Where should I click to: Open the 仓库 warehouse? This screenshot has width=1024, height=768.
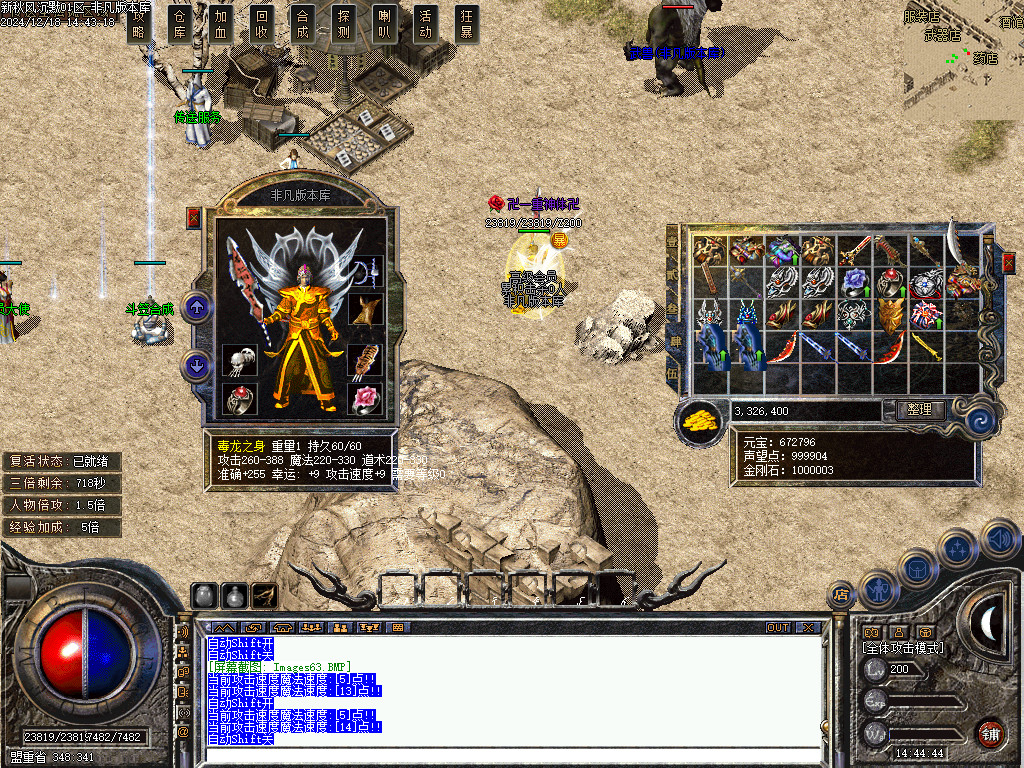tap(180, 24)
